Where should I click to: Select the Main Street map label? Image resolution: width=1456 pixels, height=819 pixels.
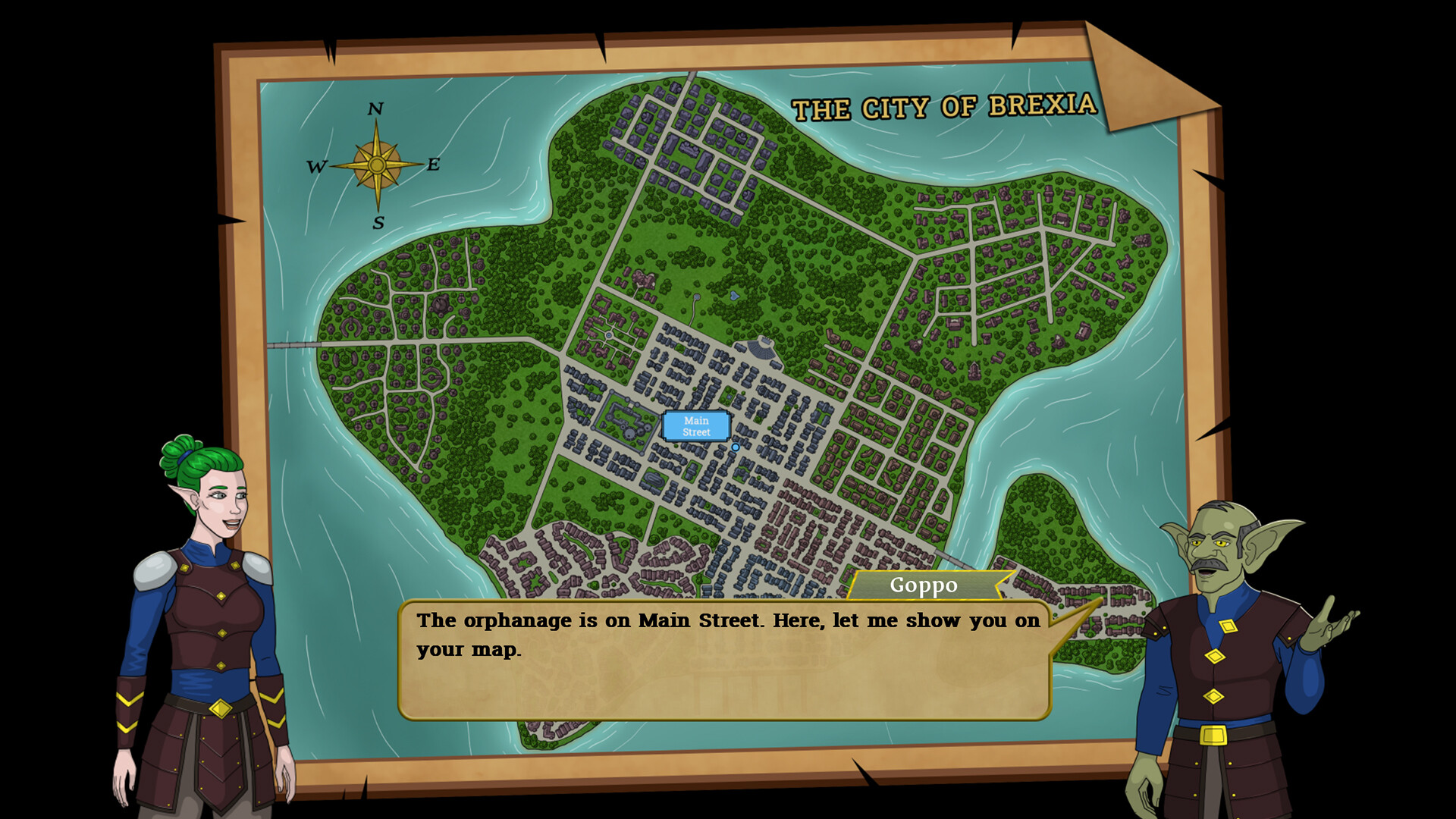(x=695, y=426)
